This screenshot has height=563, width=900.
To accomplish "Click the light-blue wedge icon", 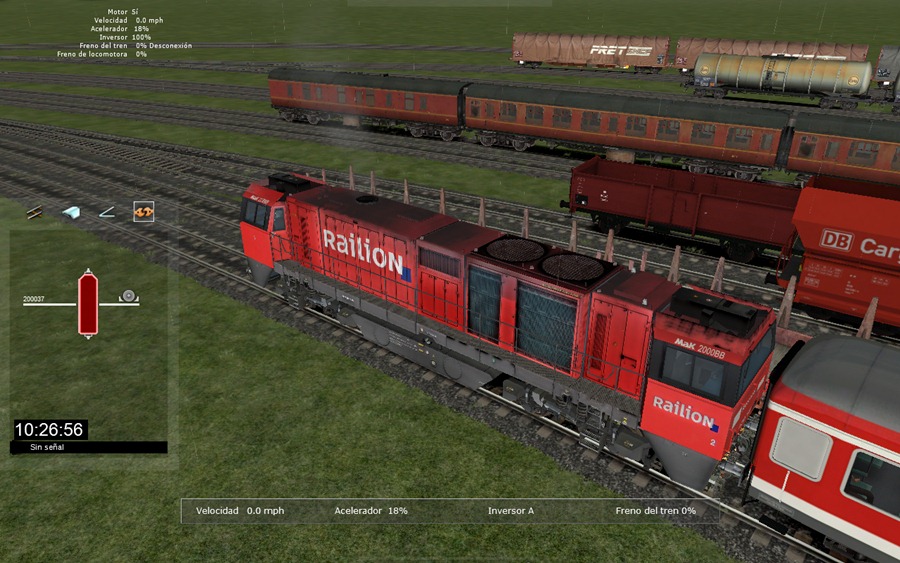I will 71,212.
